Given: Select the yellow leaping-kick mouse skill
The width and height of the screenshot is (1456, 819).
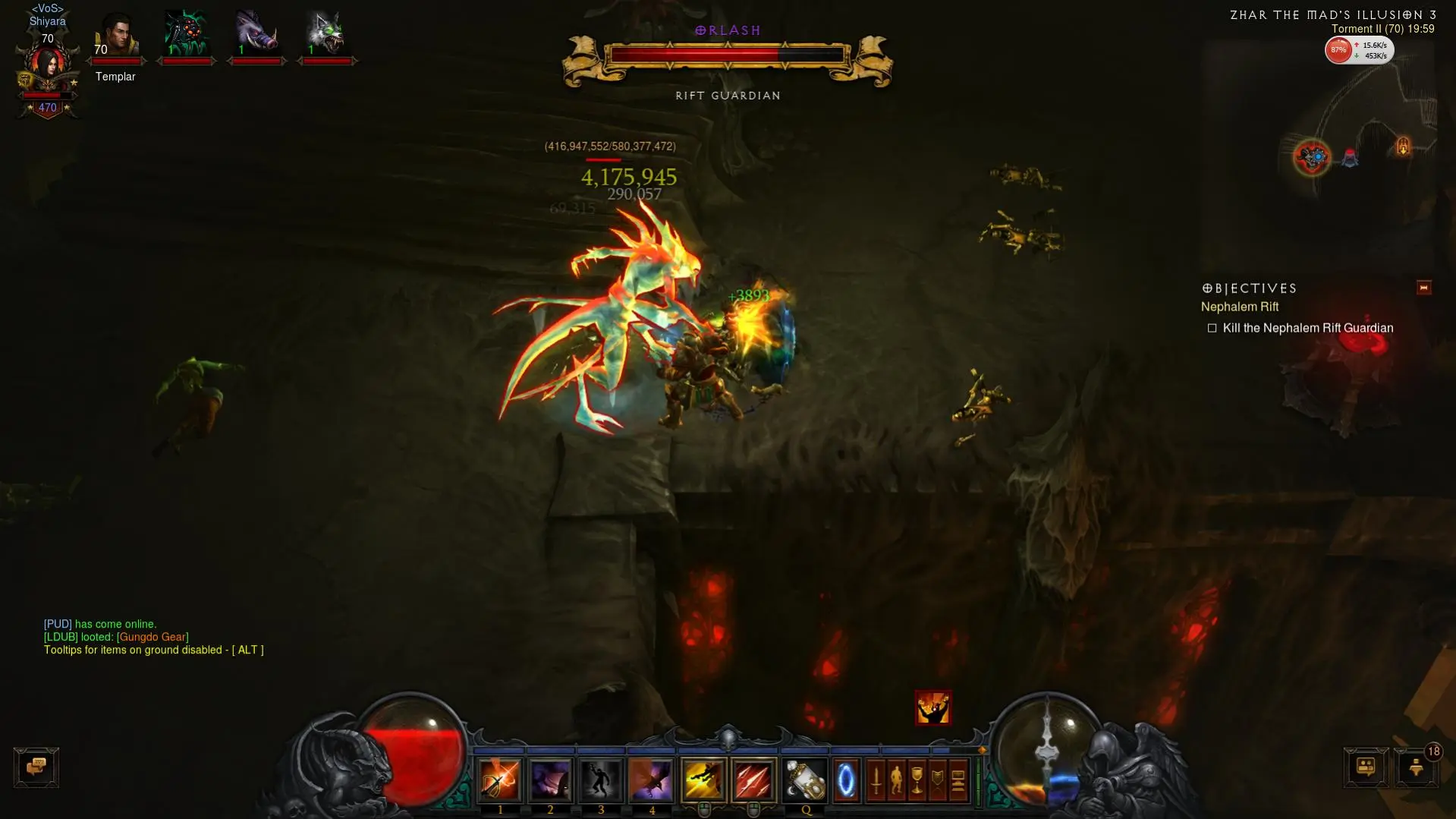Looking at the screenshot, I should (703, 780).
